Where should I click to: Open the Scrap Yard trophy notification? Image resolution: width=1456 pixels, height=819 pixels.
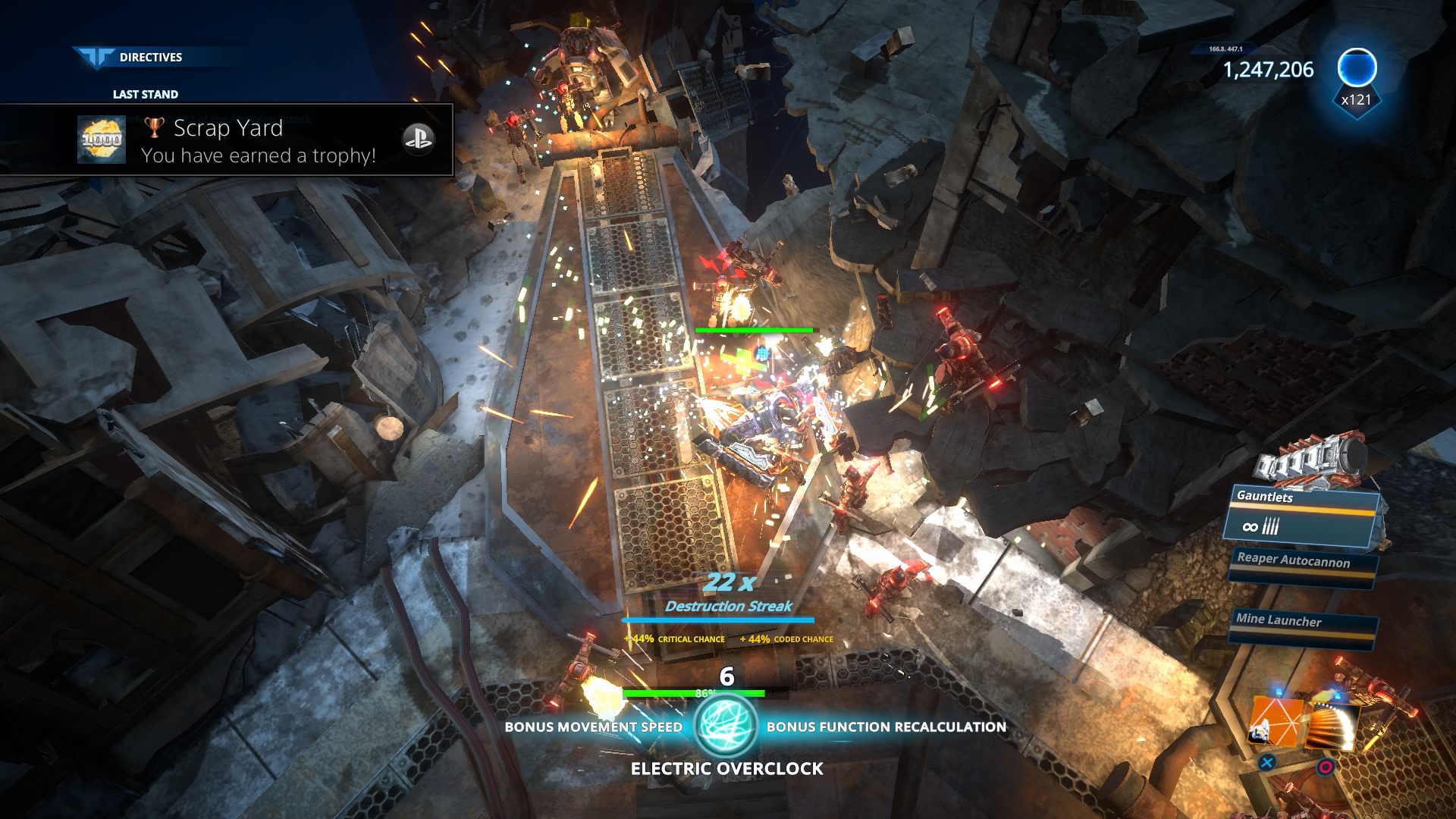tap(258, 141)
